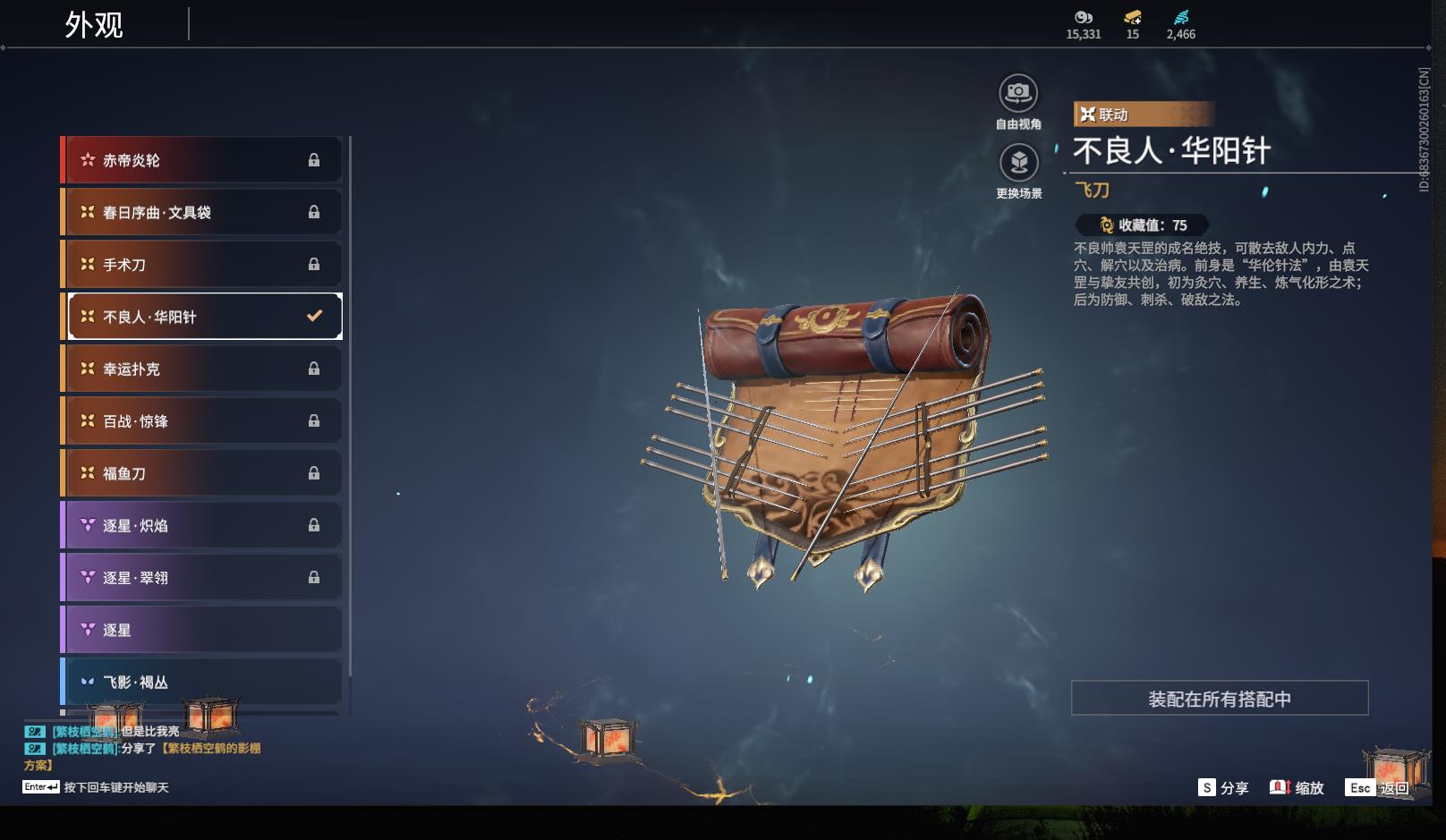Return to previous screen via 返回

(1378, 788)
